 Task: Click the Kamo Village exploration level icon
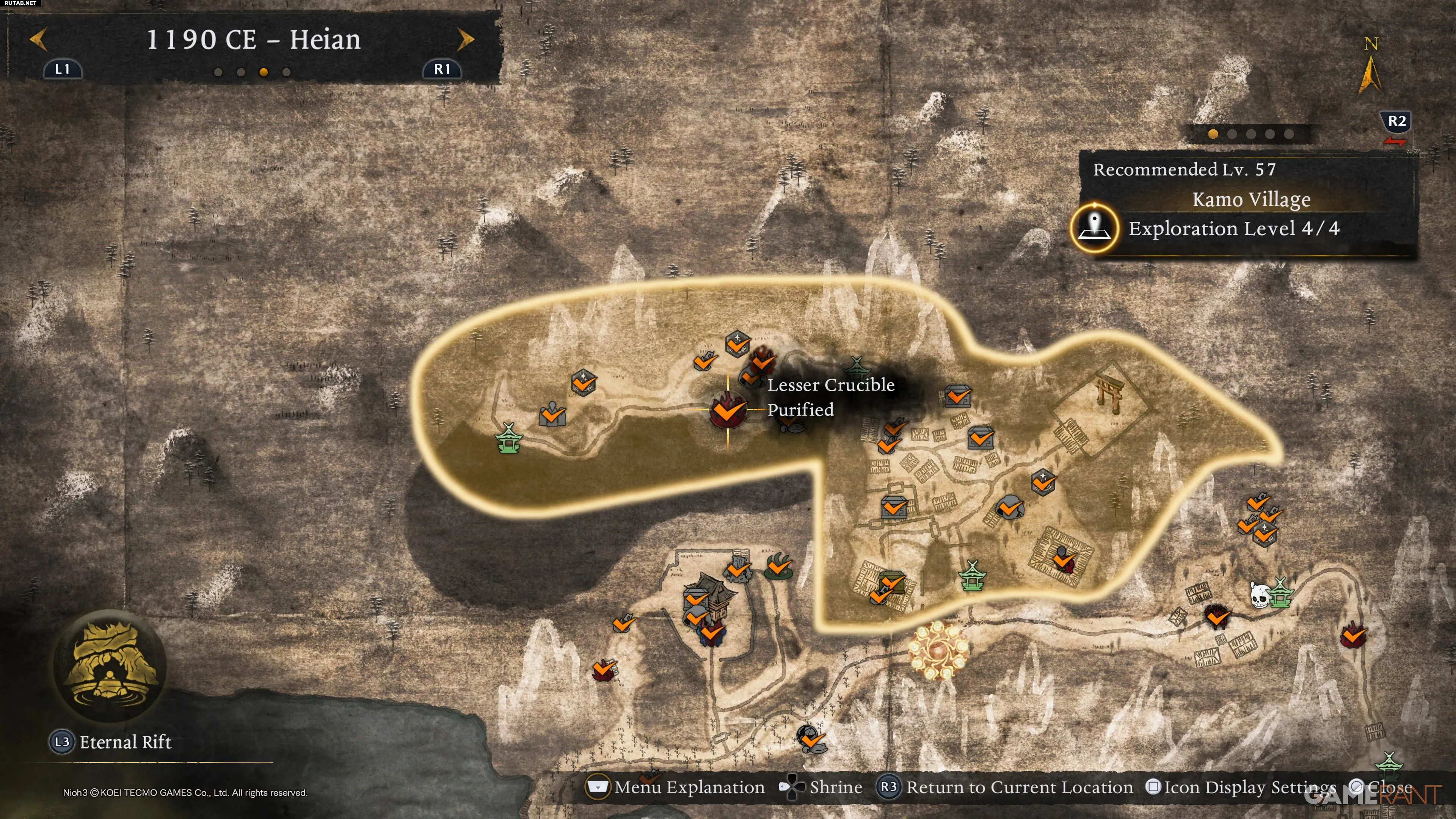pyautogui.click(x=1094, y=228)
